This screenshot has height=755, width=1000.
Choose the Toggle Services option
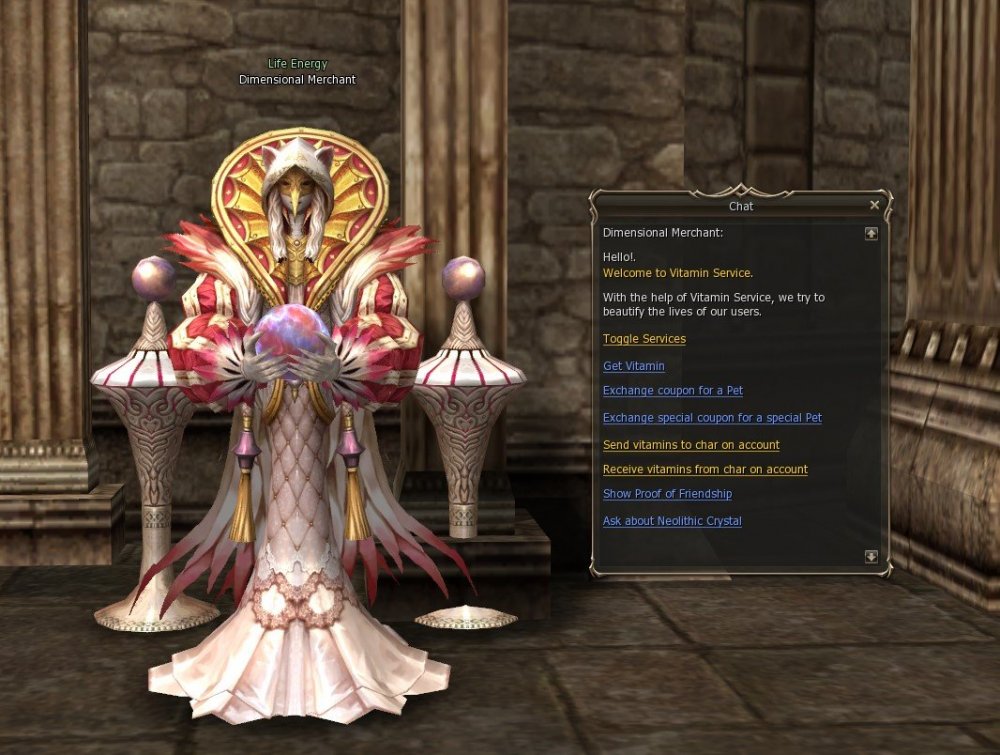click(644, 339)
